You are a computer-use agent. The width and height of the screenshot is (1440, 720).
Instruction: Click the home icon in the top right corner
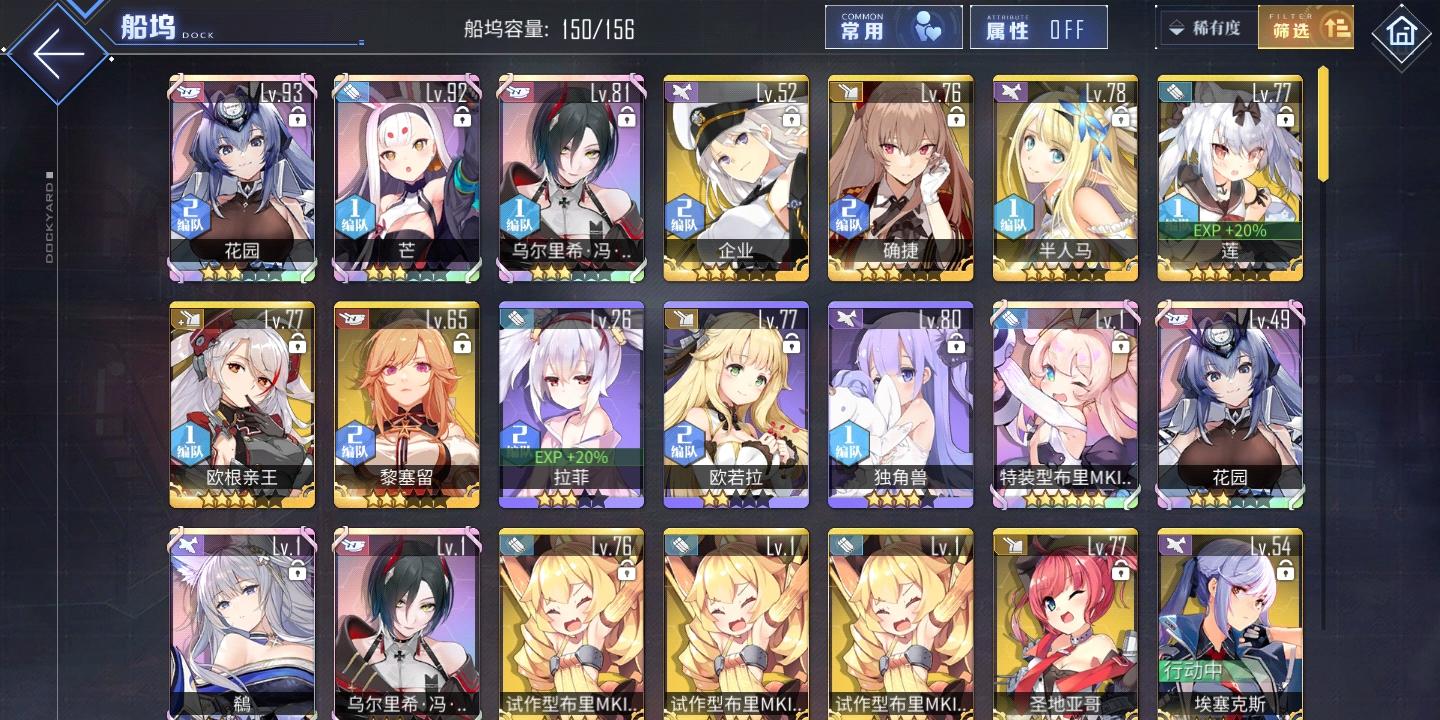[1402, 32]
